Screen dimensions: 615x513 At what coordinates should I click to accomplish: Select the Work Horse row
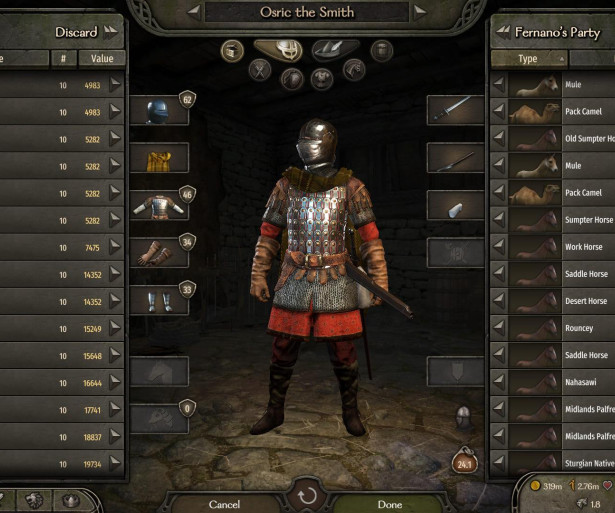click(x=560, y=247)
